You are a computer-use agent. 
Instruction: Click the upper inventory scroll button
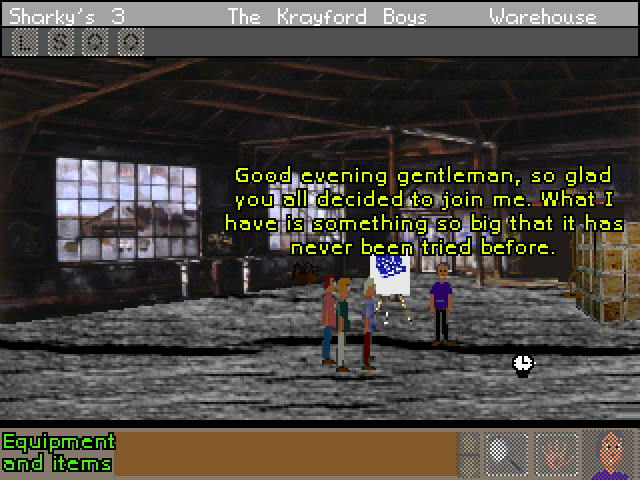click(469, 442)
